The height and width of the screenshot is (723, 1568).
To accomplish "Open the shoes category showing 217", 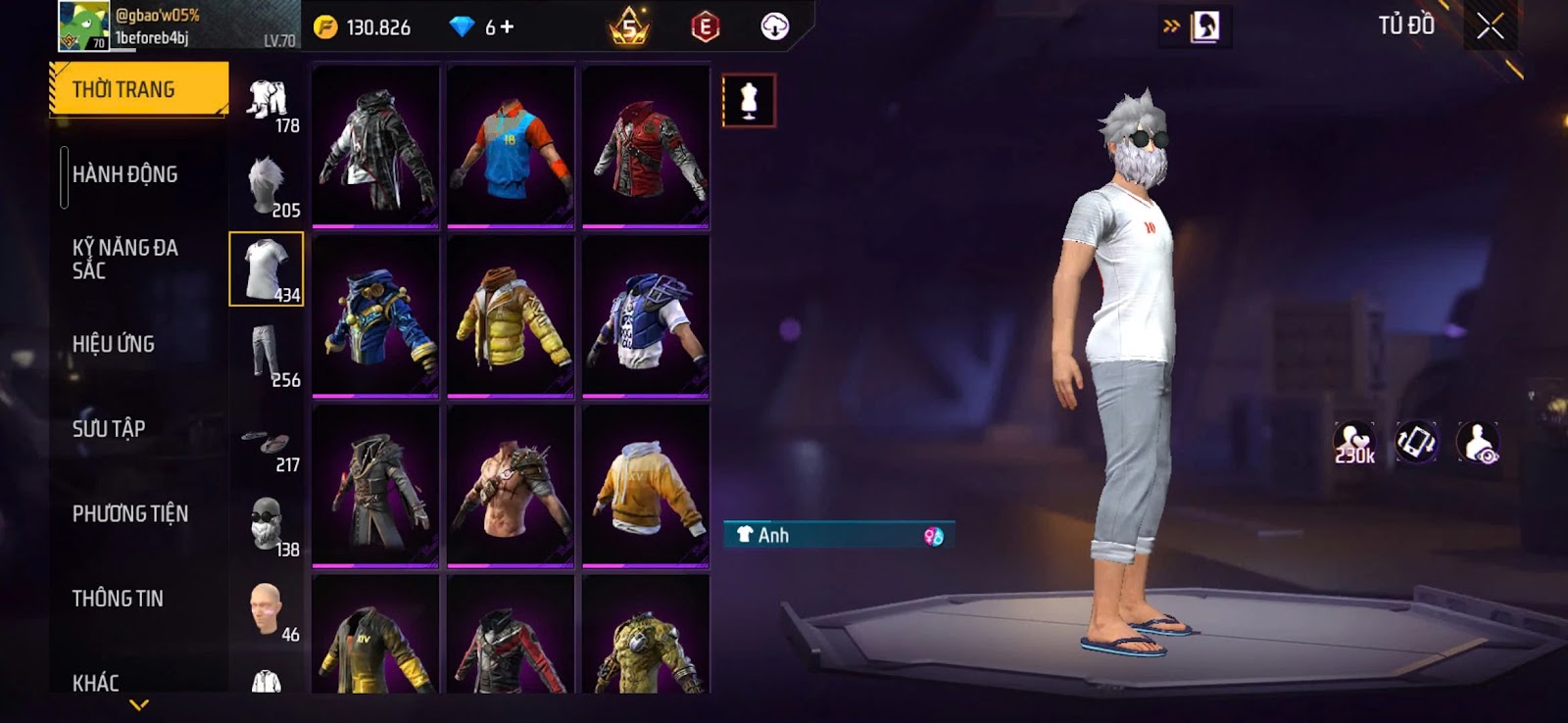I will point(267,442).
